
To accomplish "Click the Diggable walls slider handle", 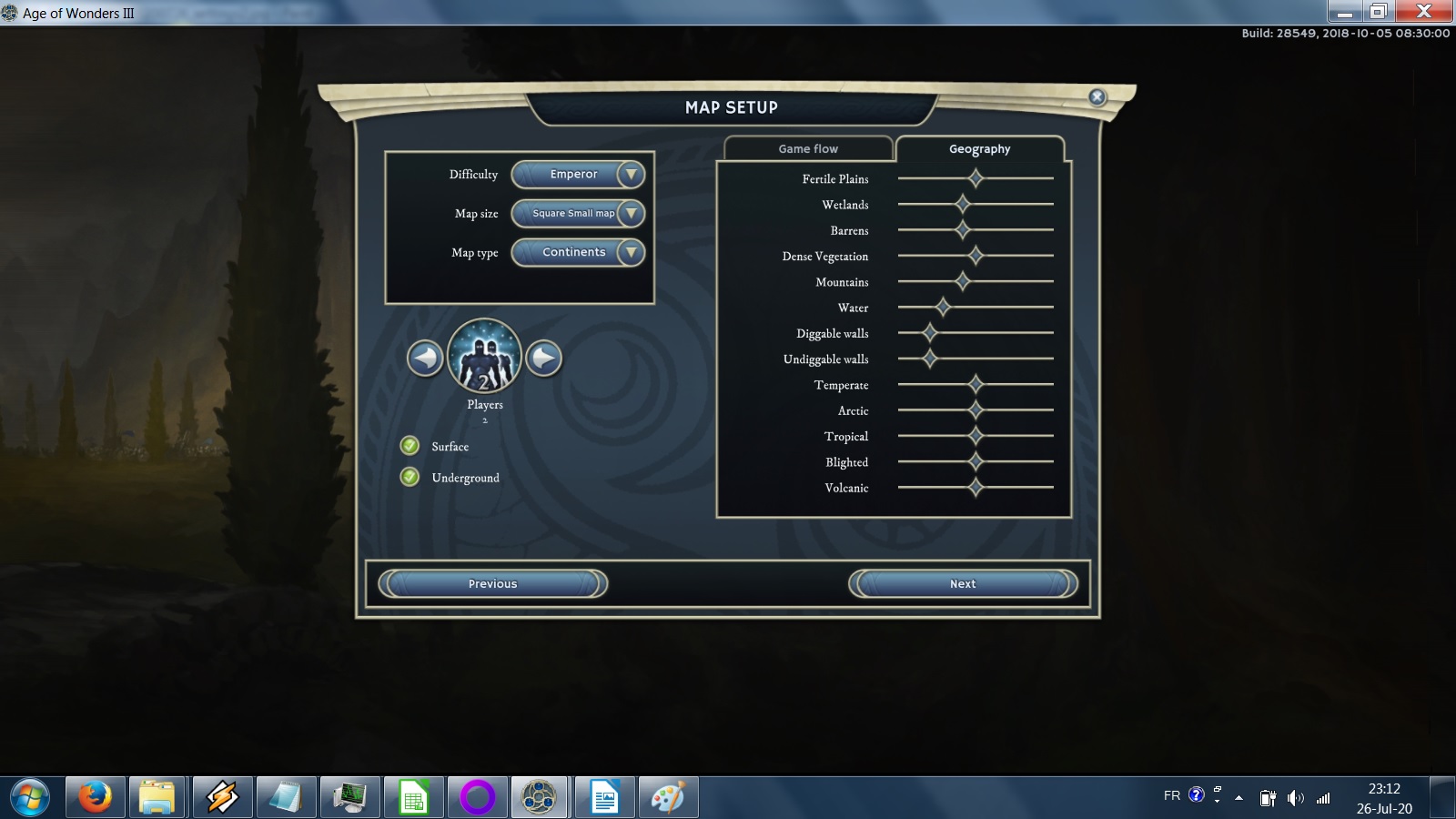I will tap(930, 333).
